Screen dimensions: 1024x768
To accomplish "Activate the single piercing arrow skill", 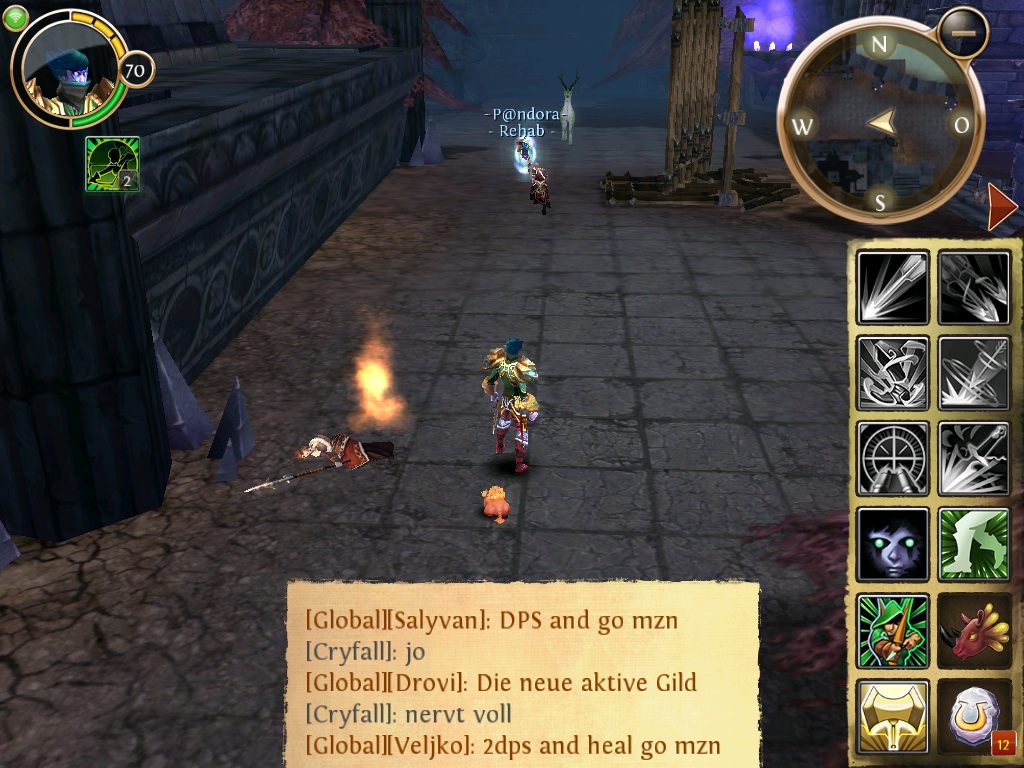I will 893,287.
